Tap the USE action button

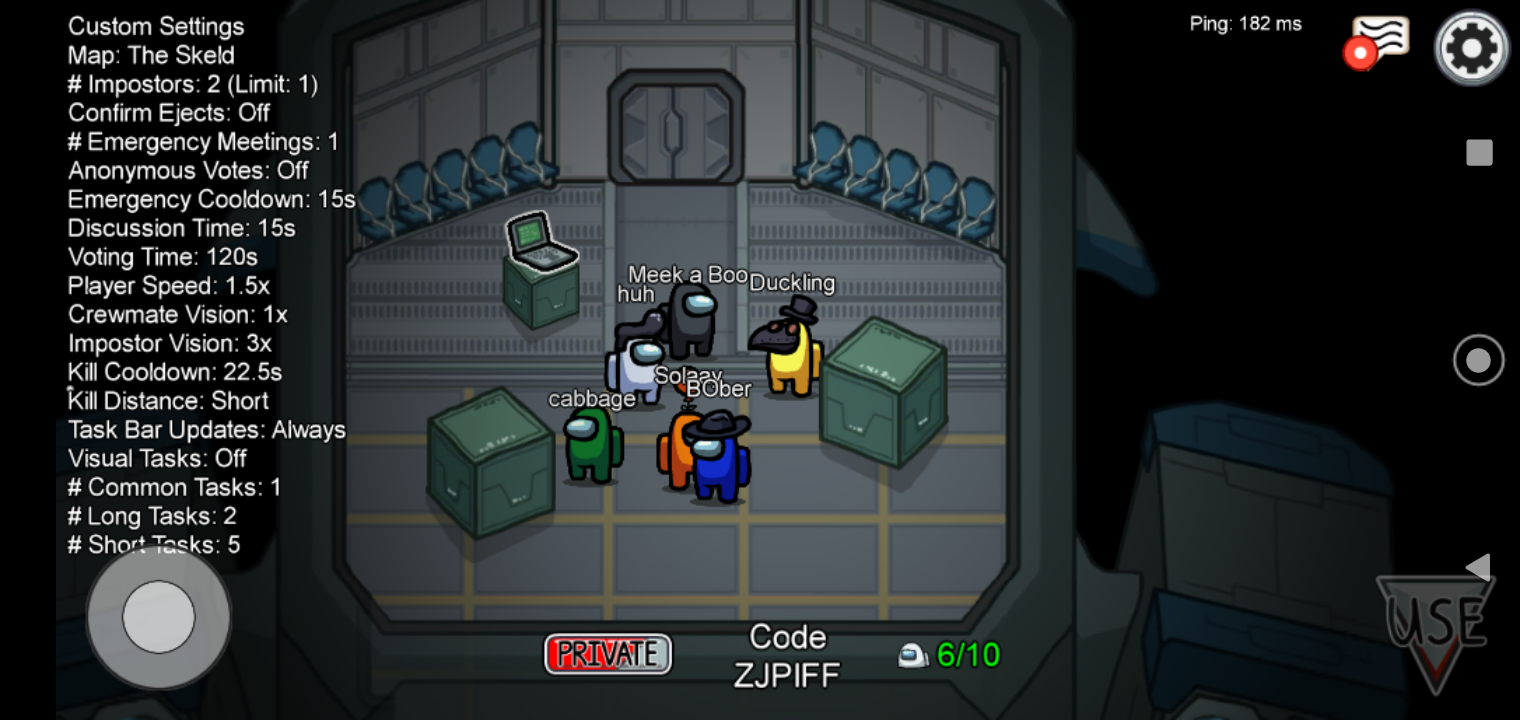[x=1435, y=627]
